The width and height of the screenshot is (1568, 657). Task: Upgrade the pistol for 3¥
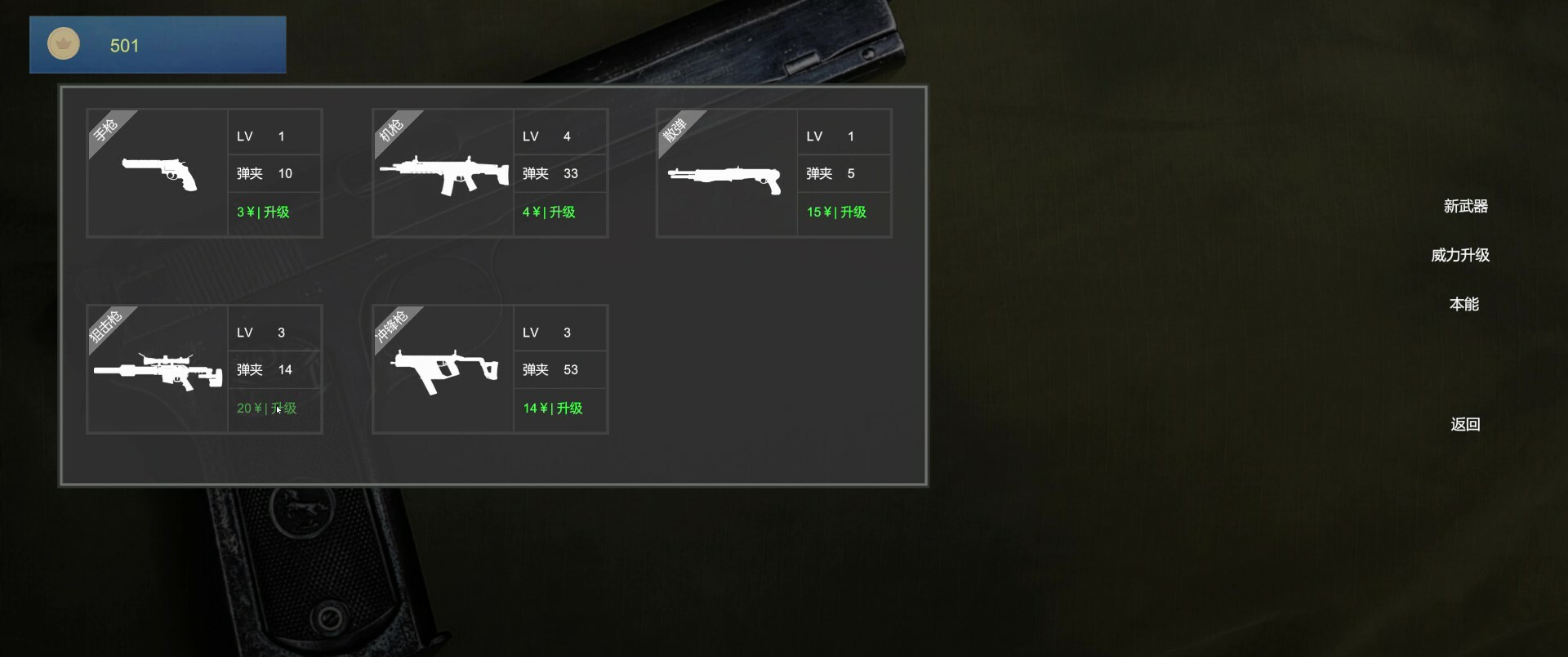[x=262, y=212]
